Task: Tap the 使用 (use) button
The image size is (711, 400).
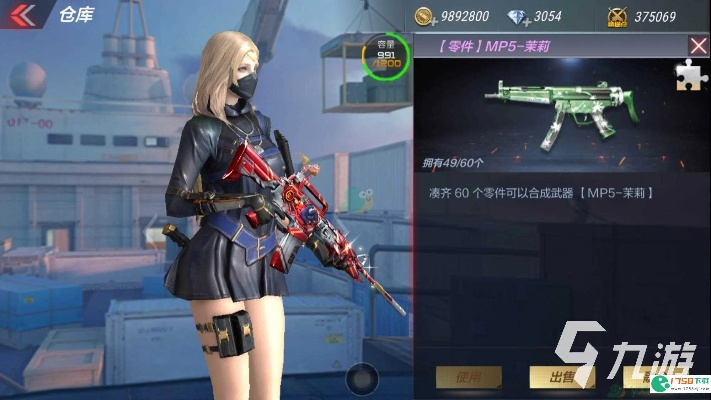Action: 468,377
